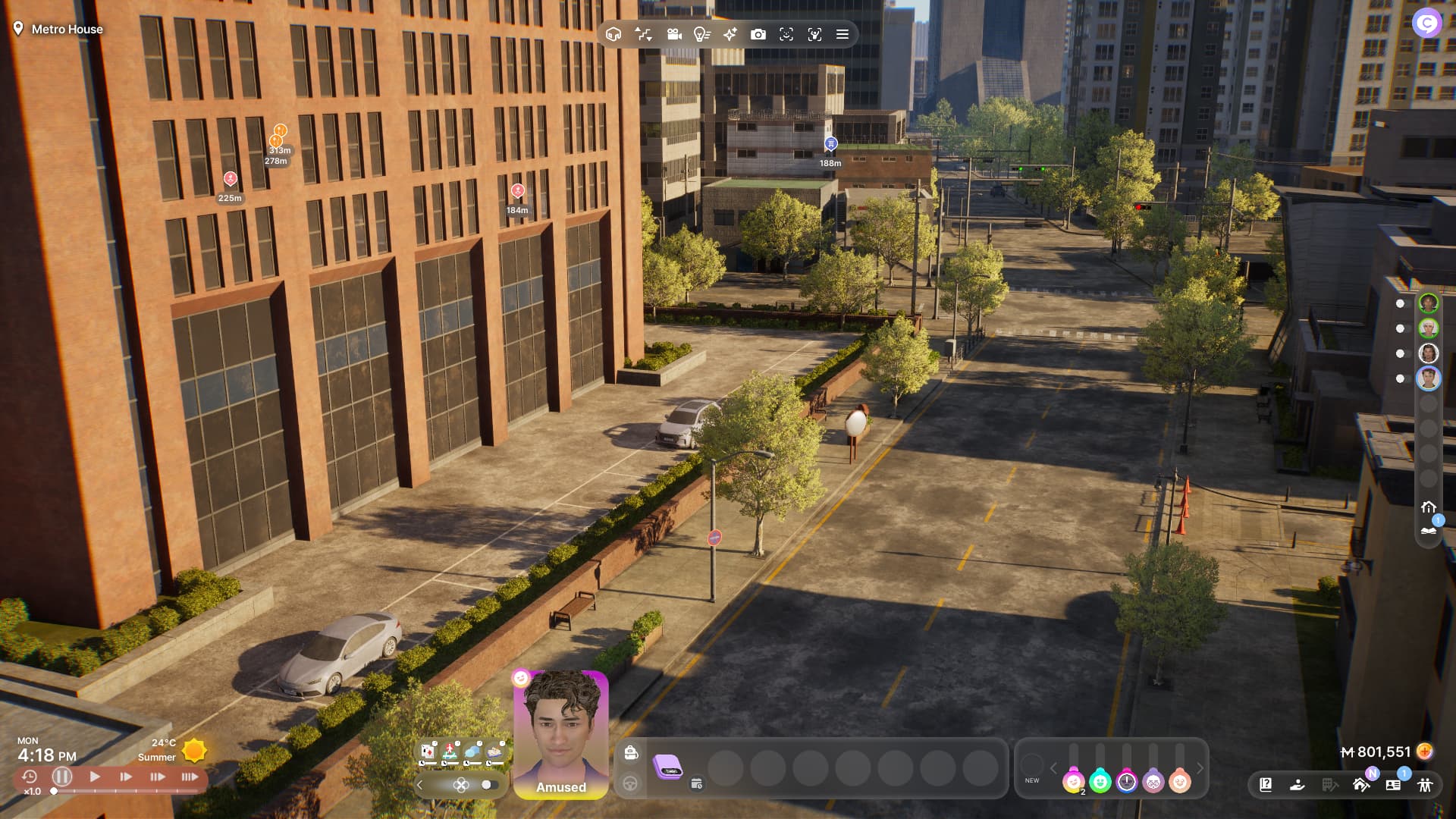Click the house view icon in top toolbar
1456x819 pixels.
[x=613, y=34]
